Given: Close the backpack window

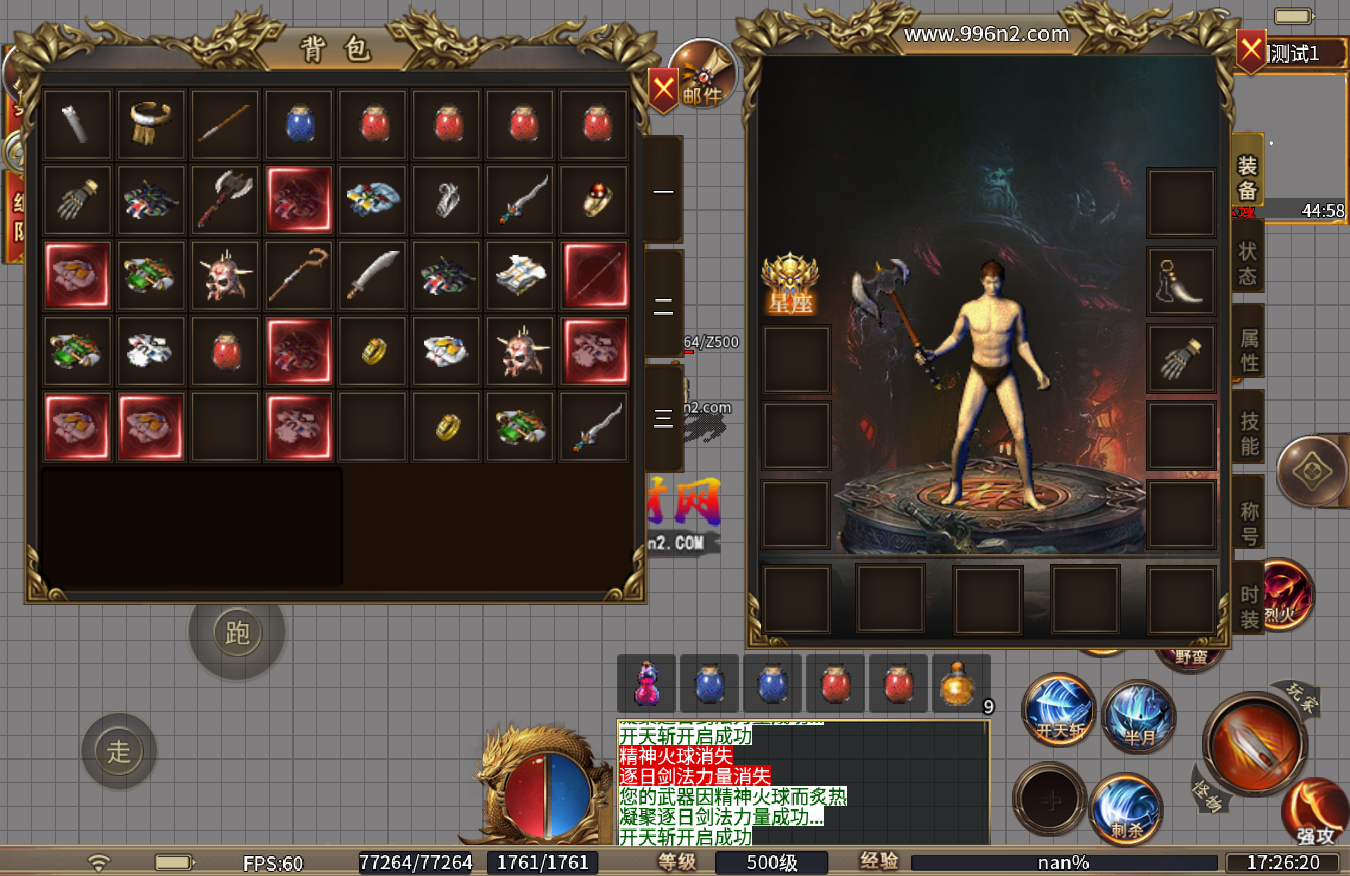Looking at the screenshot, I should (x=663, y=91).
